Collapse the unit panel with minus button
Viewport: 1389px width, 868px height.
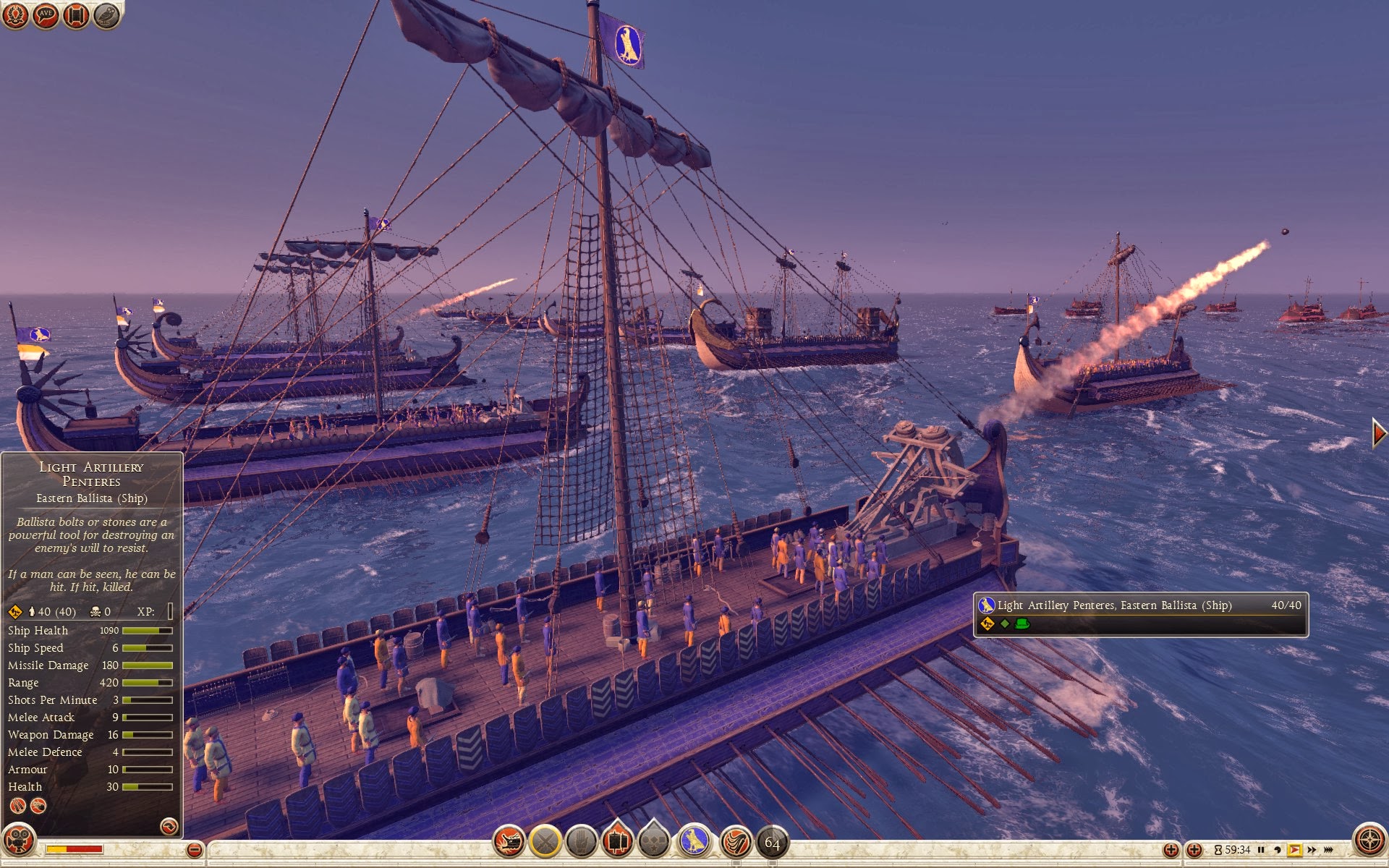coord(194,850)
